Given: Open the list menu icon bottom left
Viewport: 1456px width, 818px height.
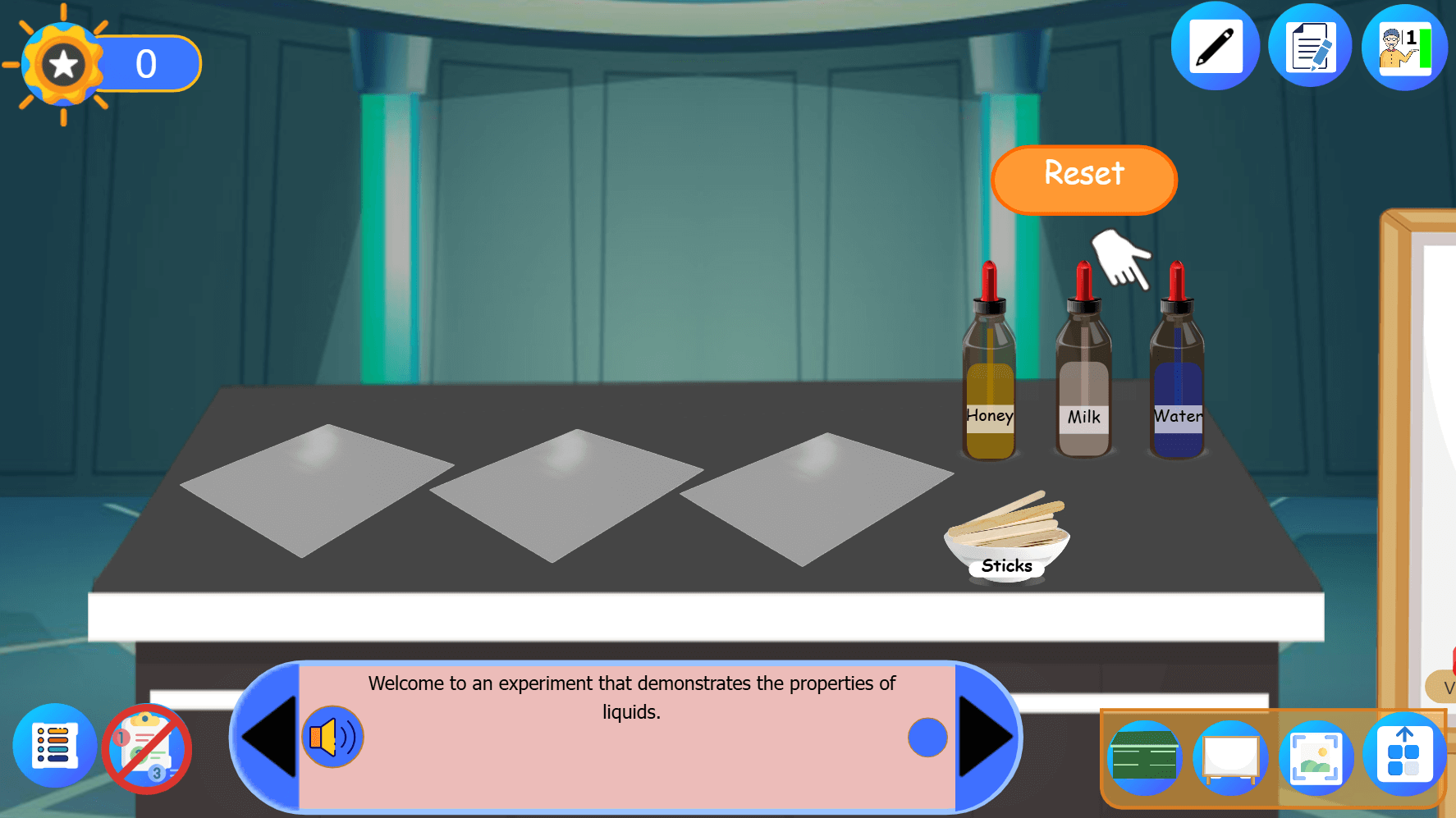Looking at the screenshot, I should point(54,747).
